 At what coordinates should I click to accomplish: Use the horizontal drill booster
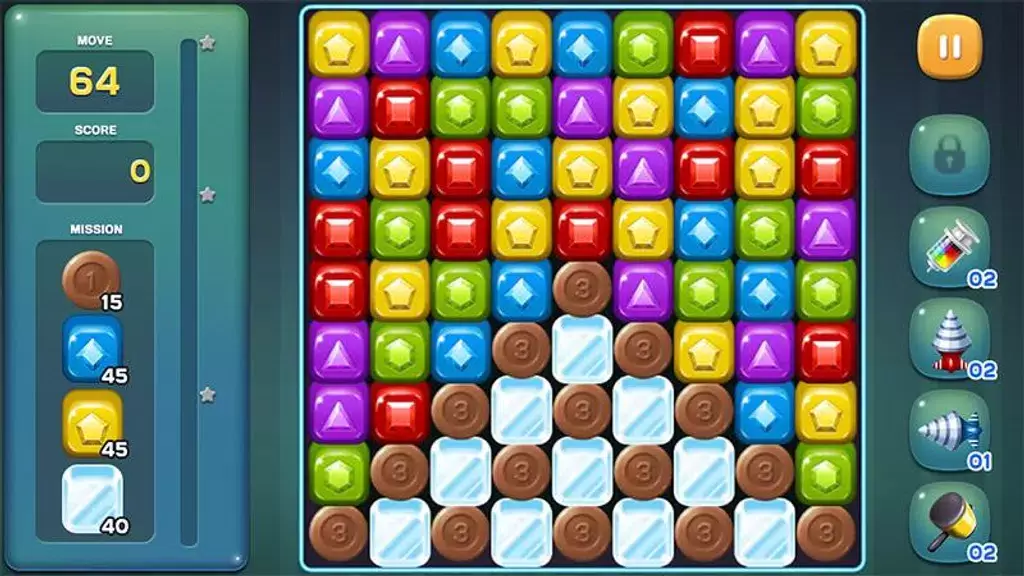949,430
